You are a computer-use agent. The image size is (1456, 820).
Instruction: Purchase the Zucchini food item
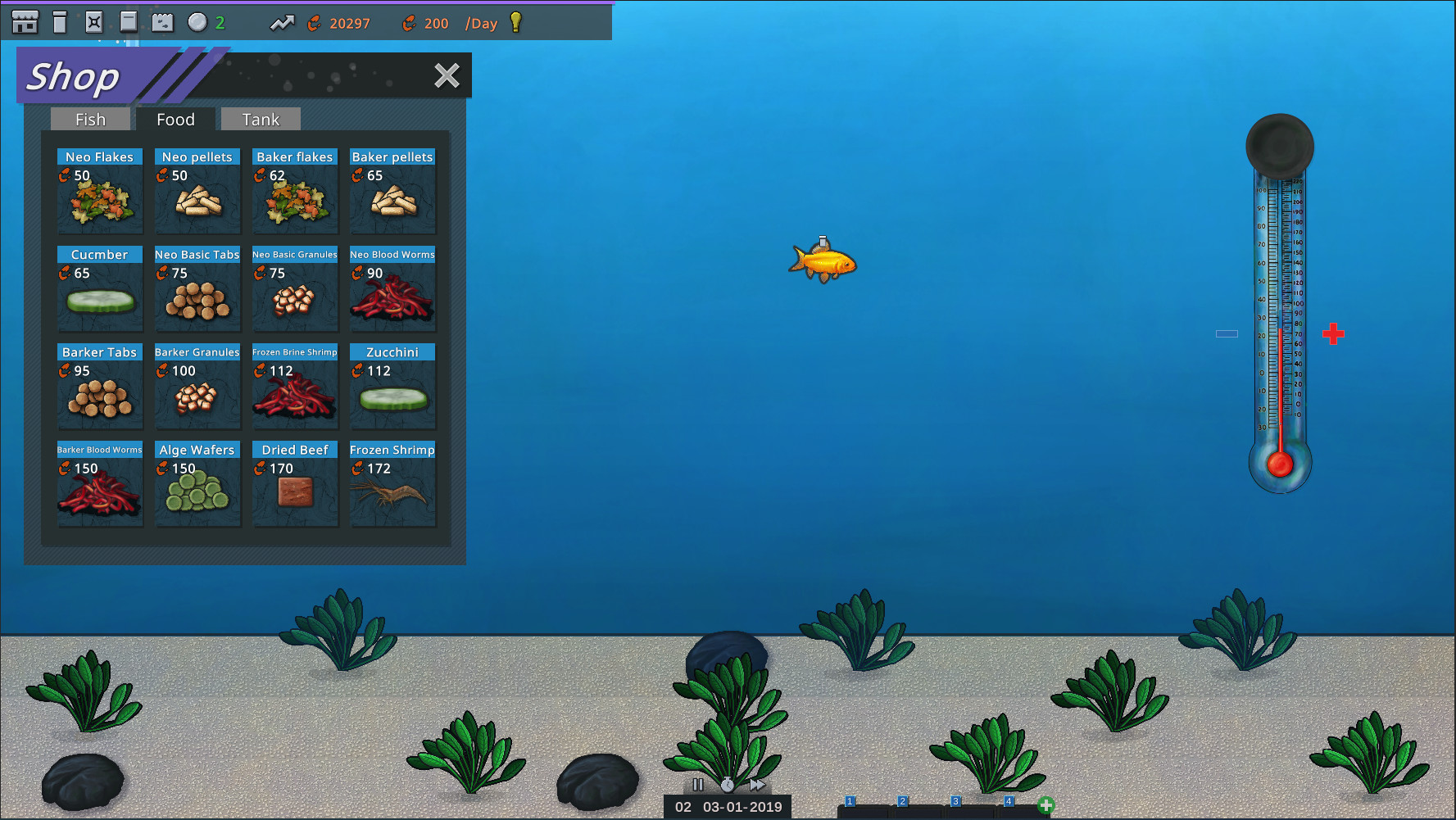392,387
